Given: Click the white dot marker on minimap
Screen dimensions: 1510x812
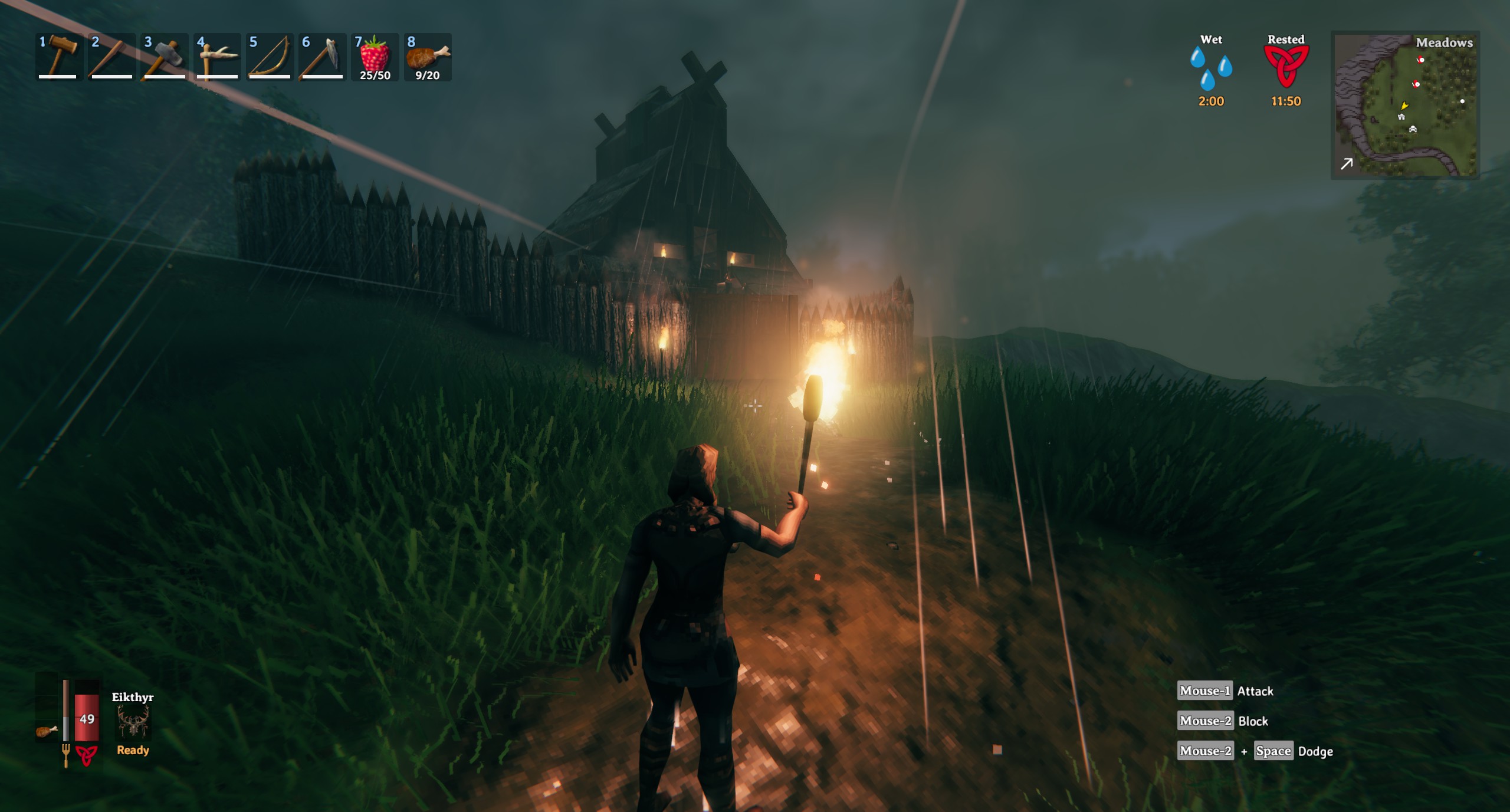Looking at the screenshot, I should tap(1462, 101).
